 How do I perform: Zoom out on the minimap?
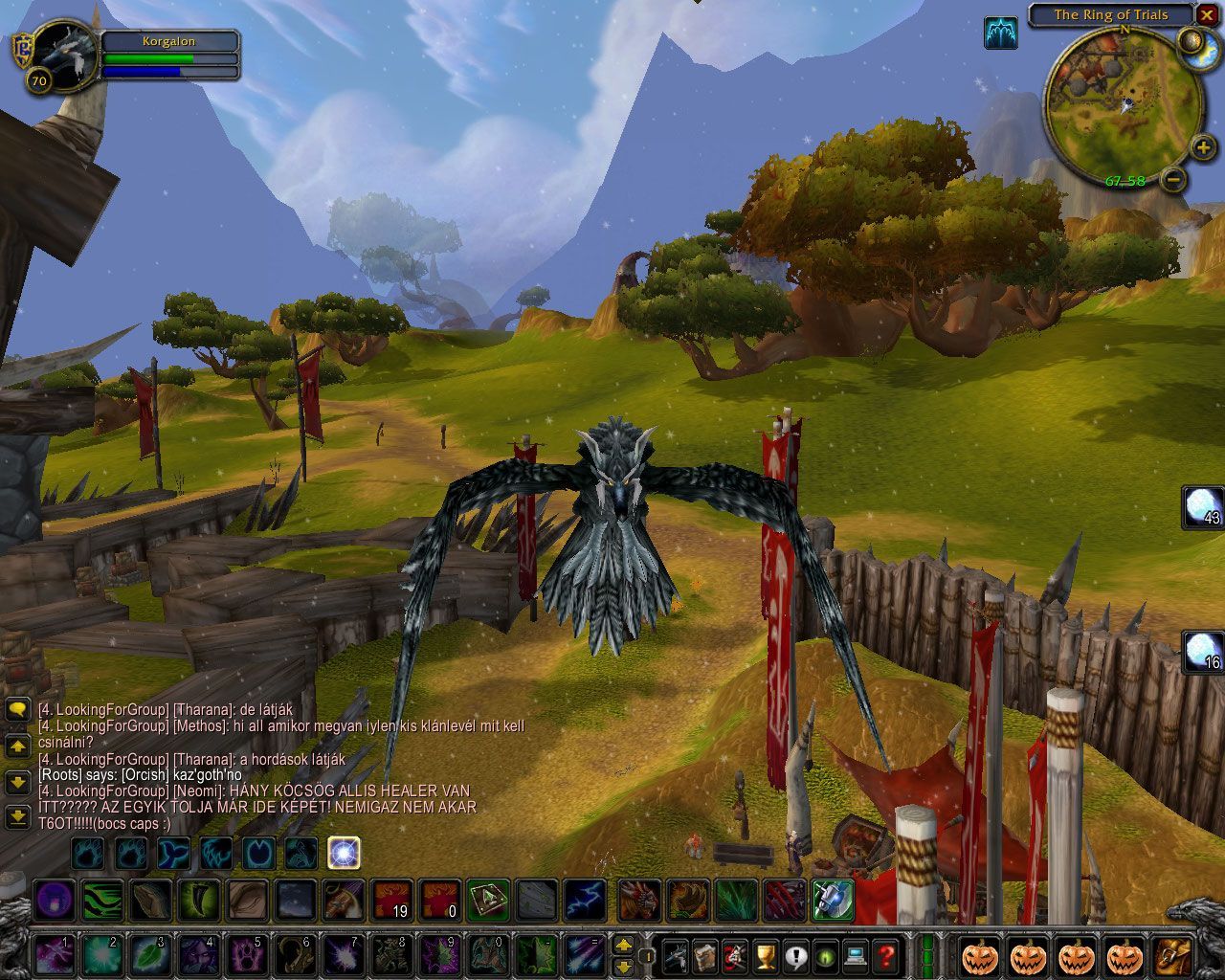(x=1173, y=179)
